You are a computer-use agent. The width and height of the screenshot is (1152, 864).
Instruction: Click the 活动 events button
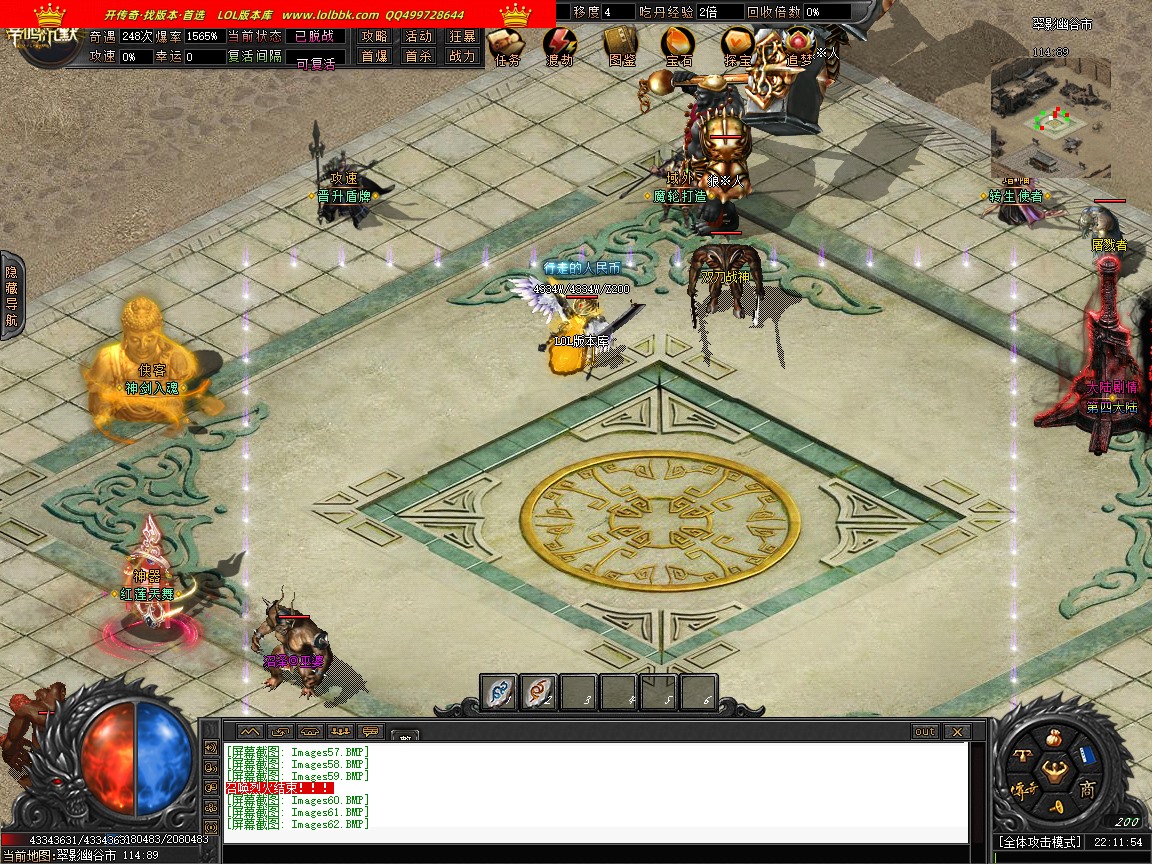pyautogui.click(x=418, y=36)
